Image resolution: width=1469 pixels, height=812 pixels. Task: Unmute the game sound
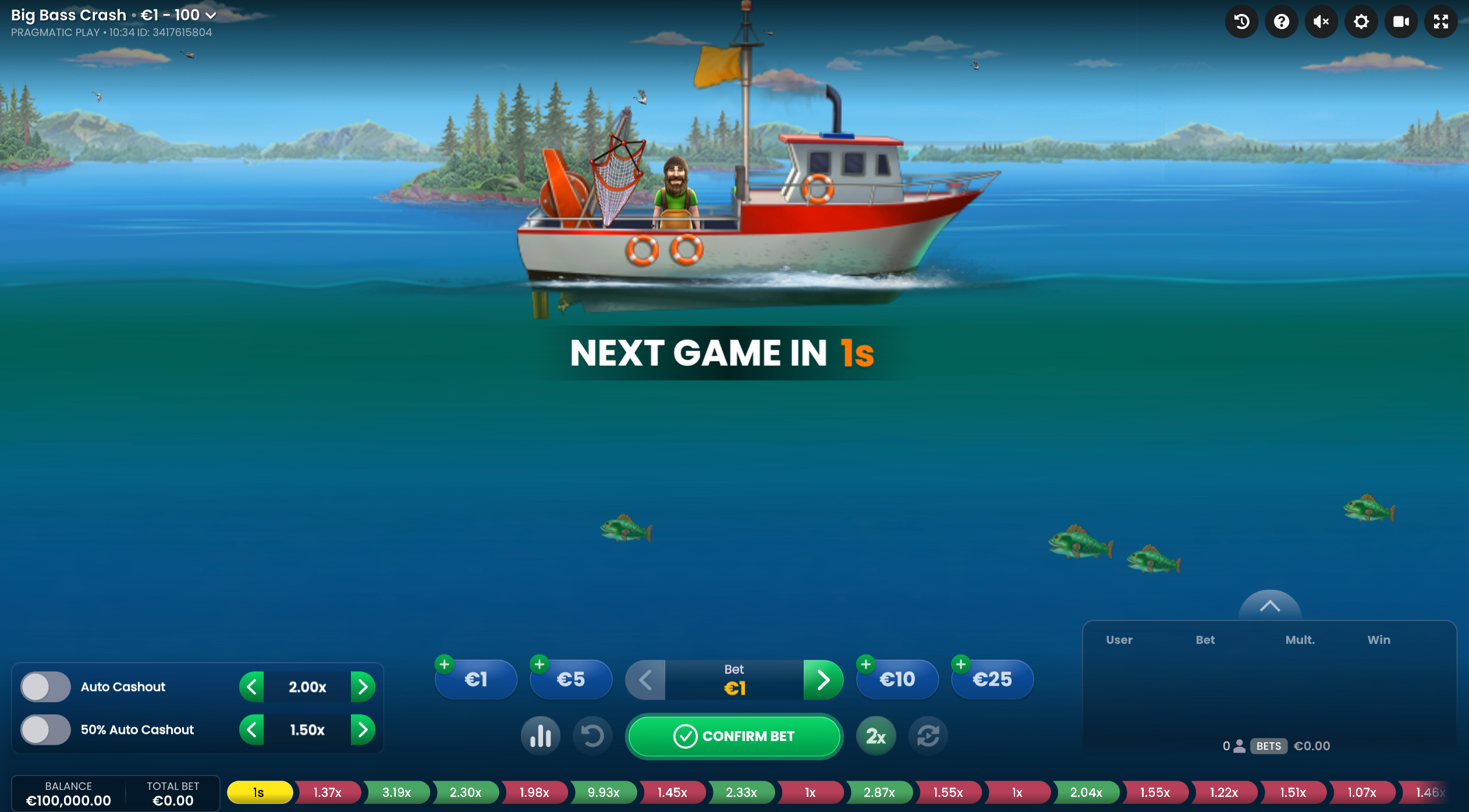[1321, 22]
